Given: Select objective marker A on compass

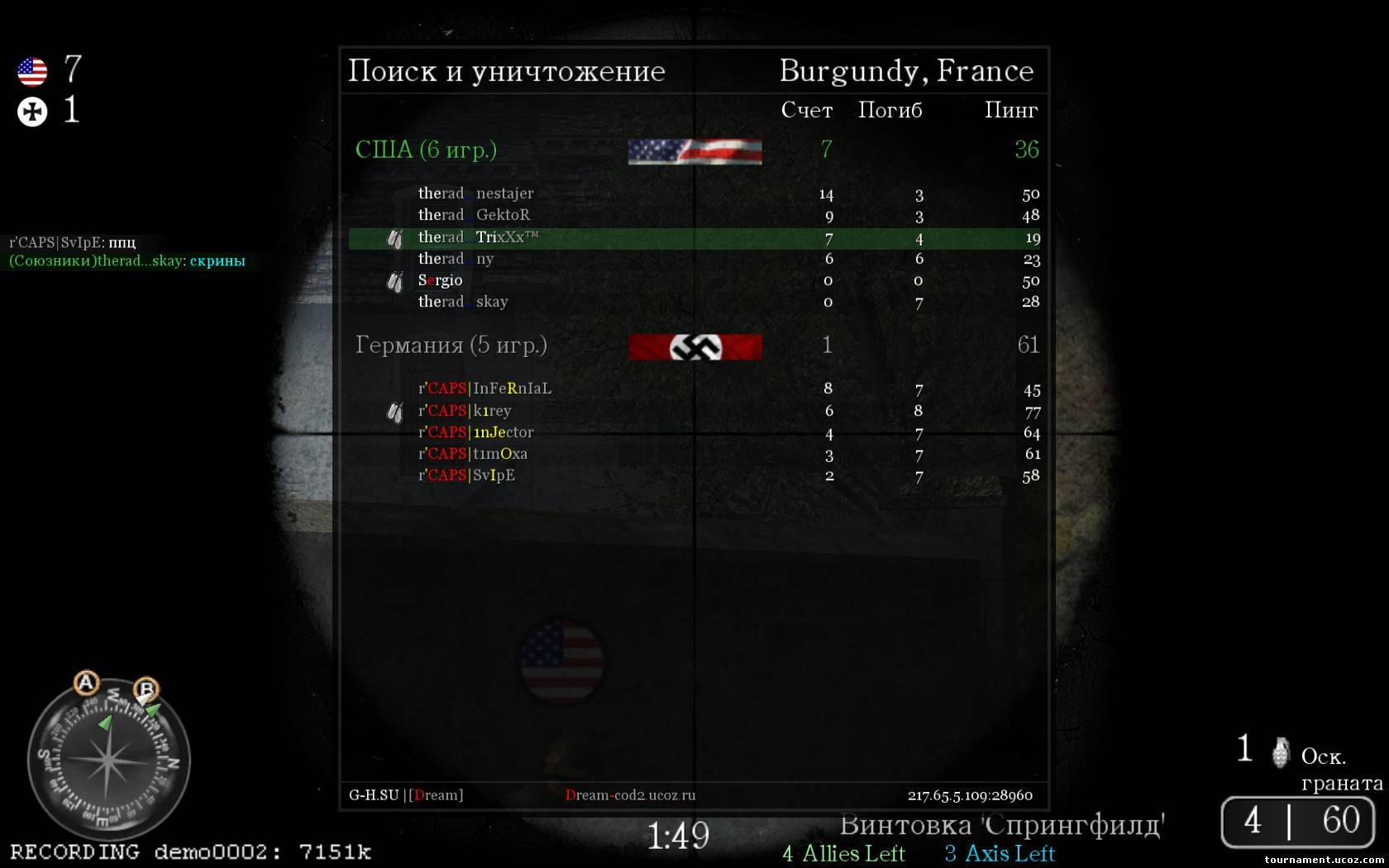Looking at the screenshot, I should click(86, 683).
